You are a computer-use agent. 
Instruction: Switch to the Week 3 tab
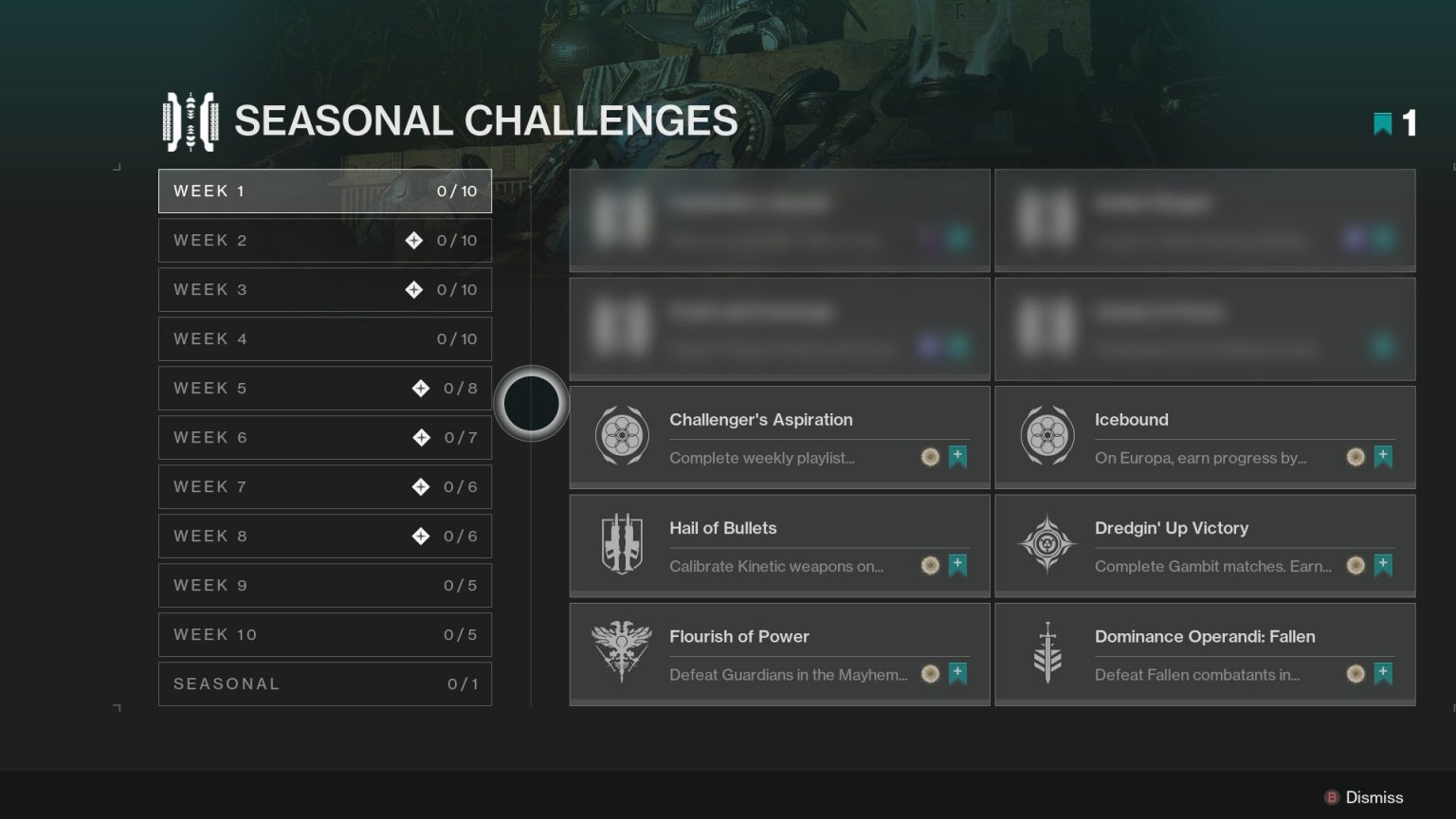click(x=325, y=289)
